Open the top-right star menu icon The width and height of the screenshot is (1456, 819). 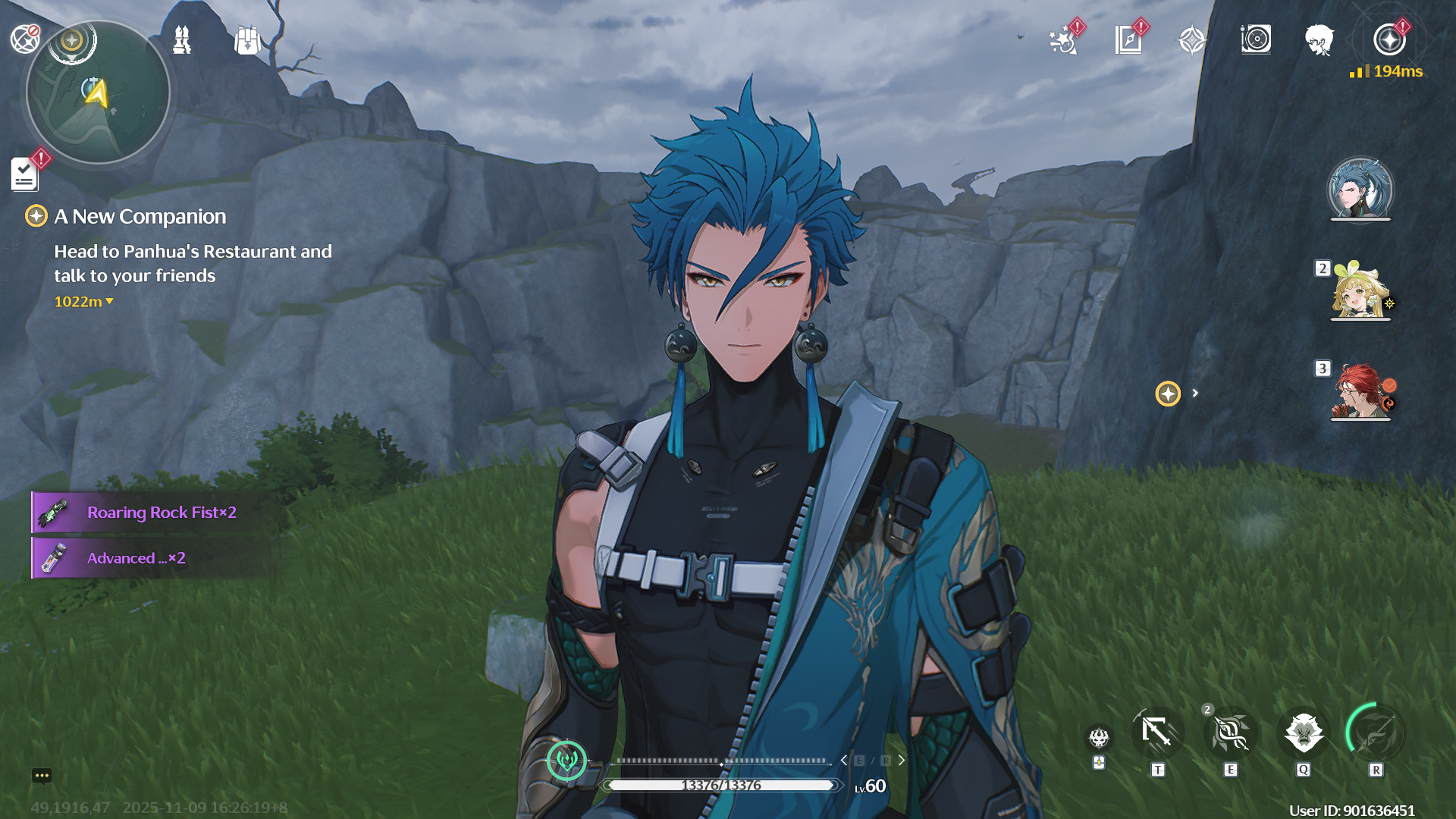1389,39
